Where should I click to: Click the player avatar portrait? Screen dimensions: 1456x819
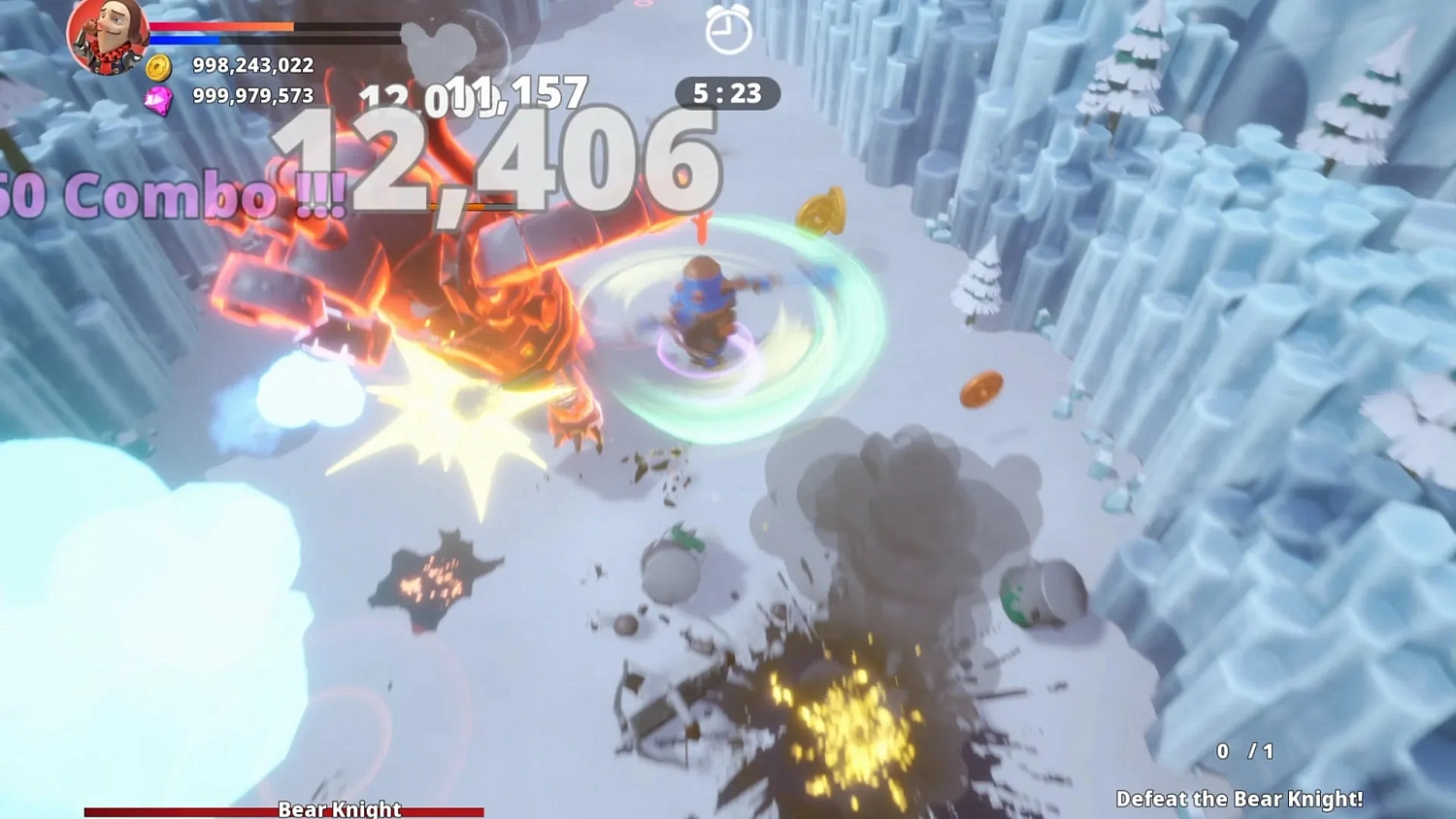click(x=105, y=38)
